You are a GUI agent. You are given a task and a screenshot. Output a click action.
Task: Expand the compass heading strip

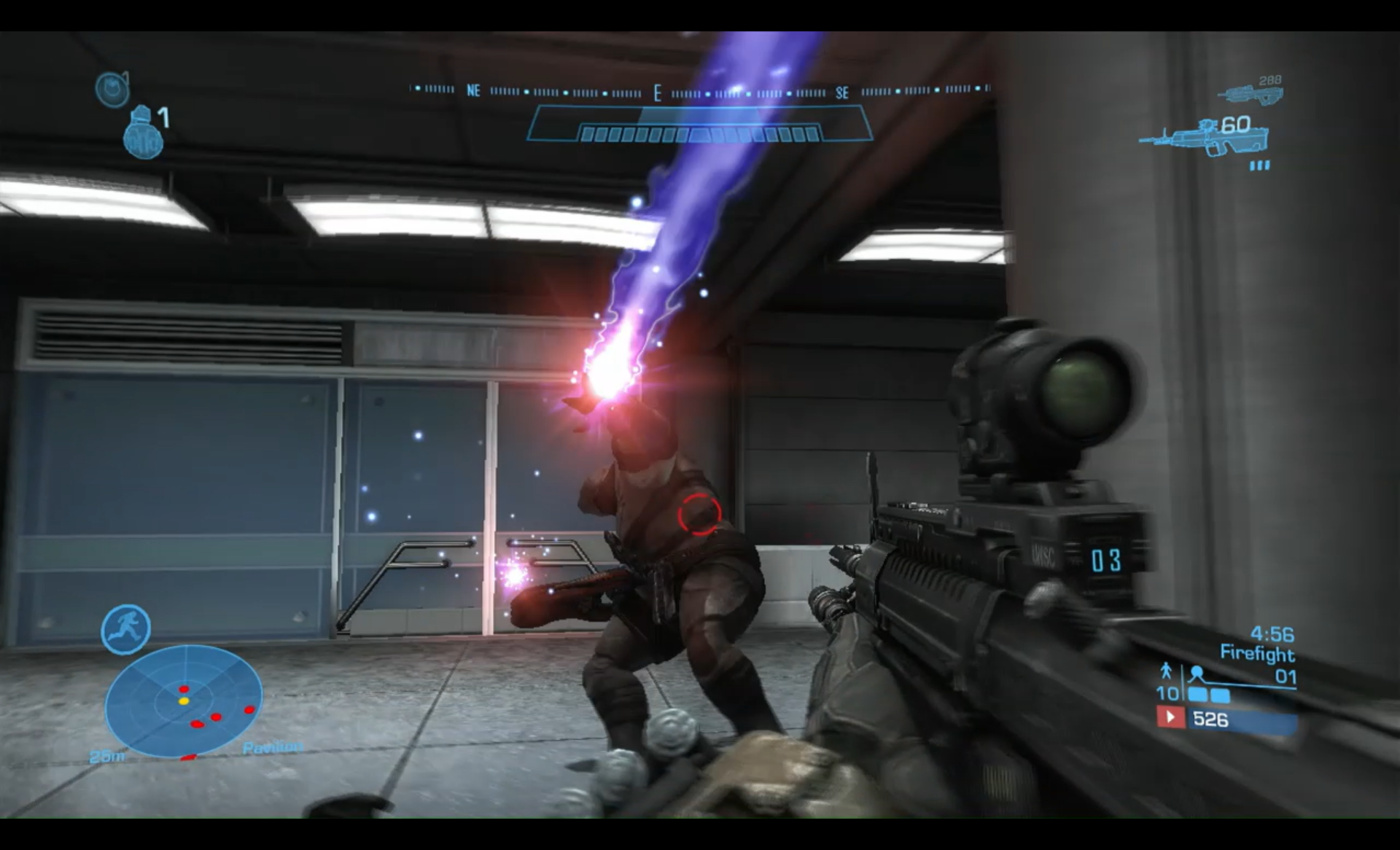700,93
